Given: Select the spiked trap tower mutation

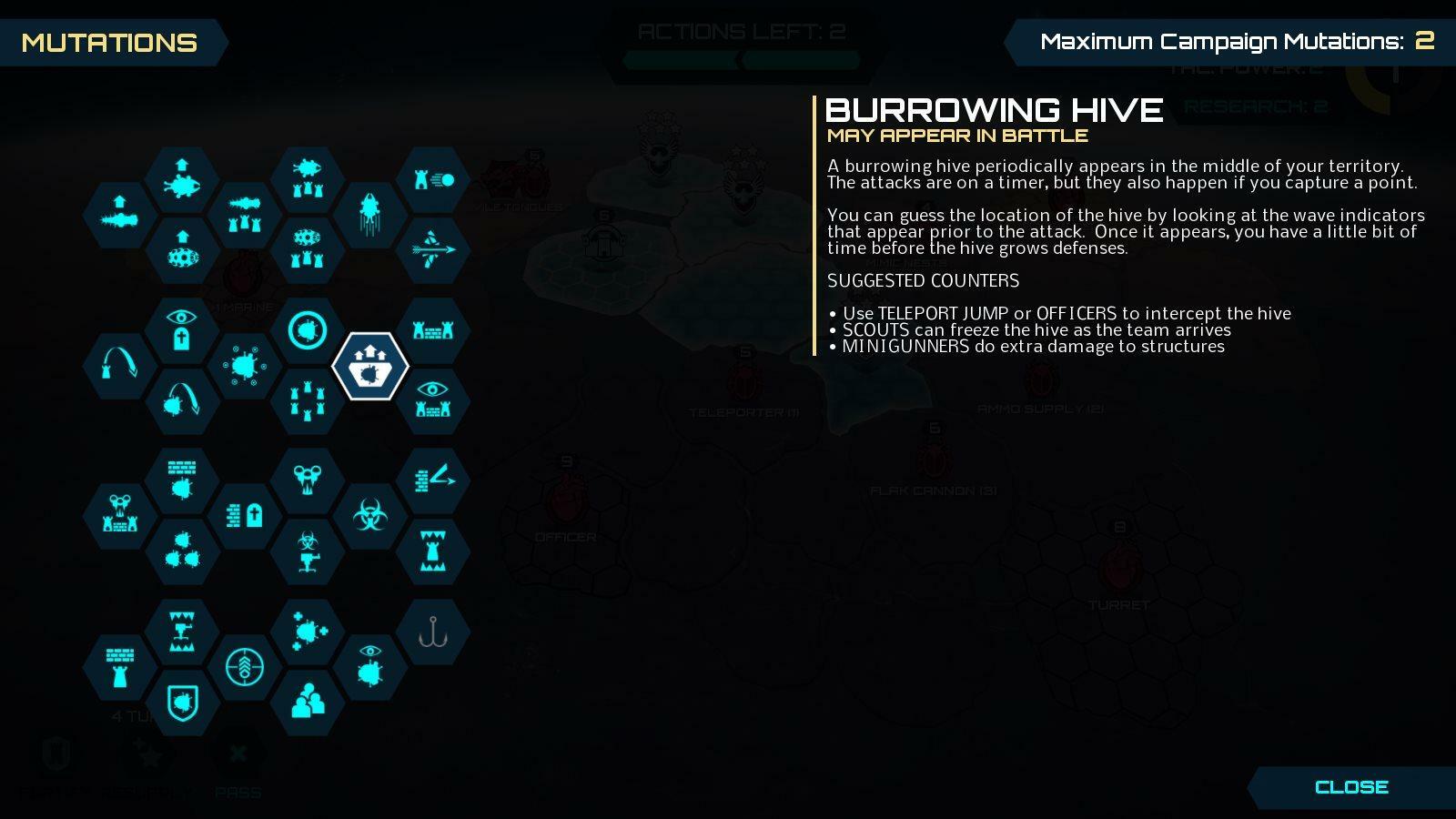Looking at the screenshot, I should pos(435,549).
